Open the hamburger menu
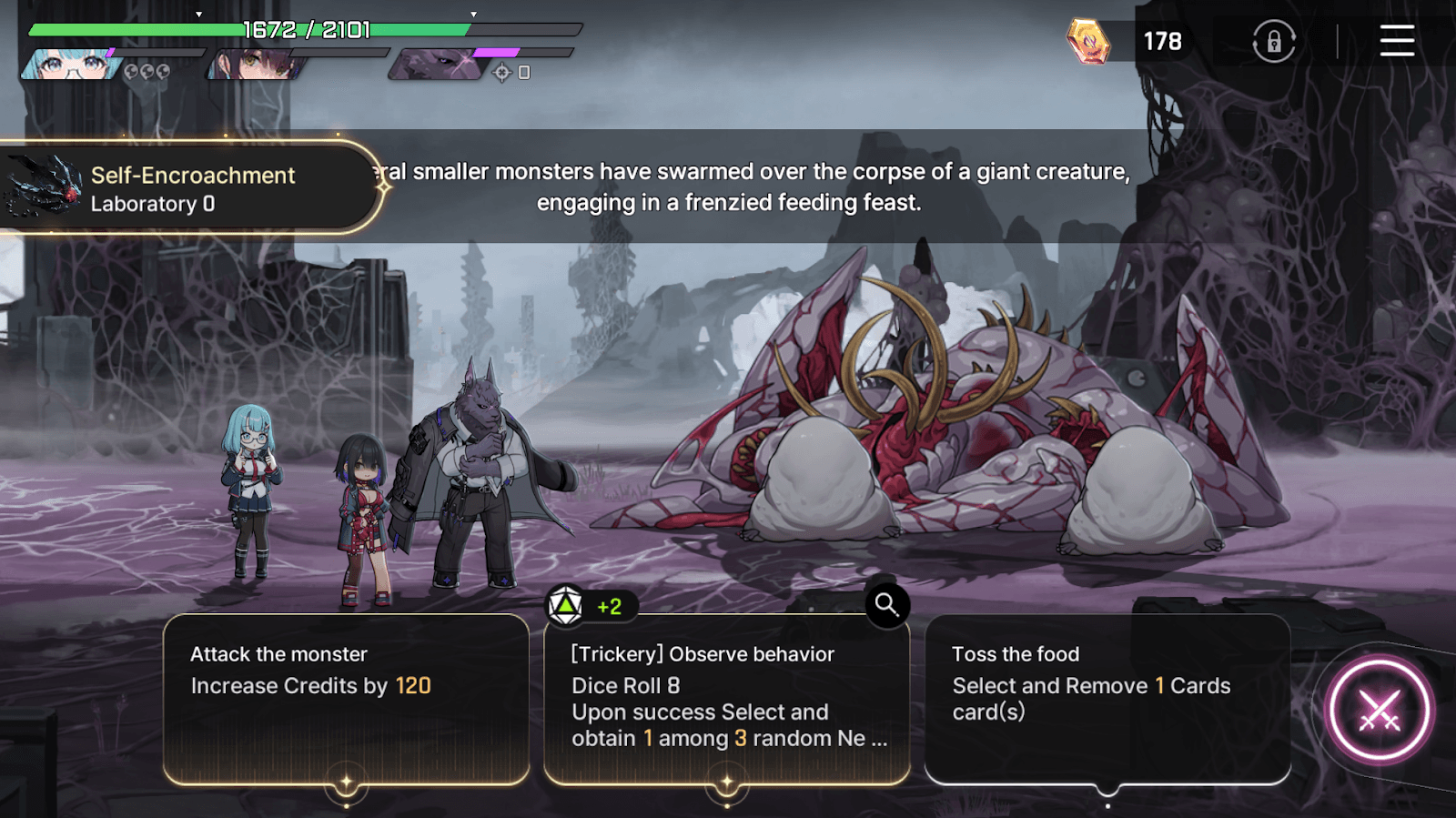Image resolution: width=1456 pixels, height=818 pixels. pos(1396,41)
